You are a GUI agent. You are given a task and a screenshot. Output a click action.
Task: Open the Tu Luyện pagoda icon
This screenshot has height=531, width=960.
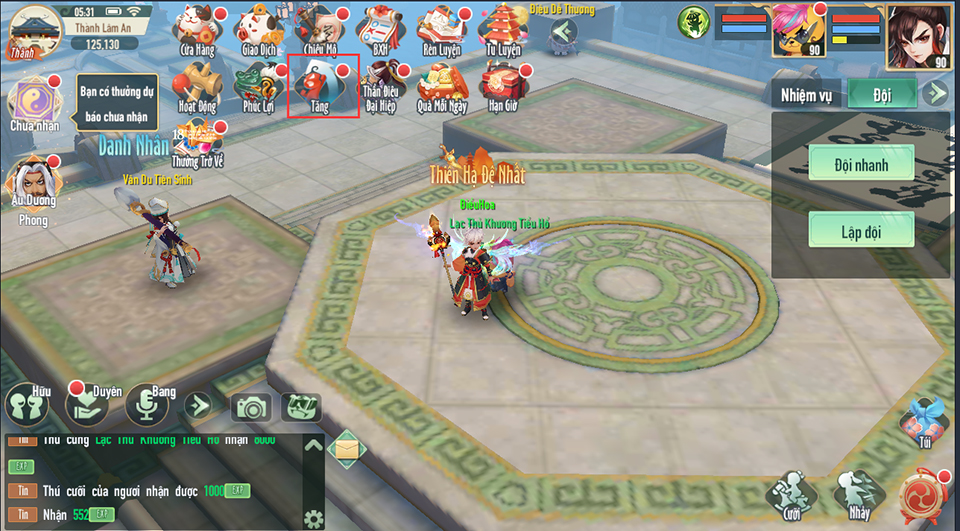coord(503,29)
